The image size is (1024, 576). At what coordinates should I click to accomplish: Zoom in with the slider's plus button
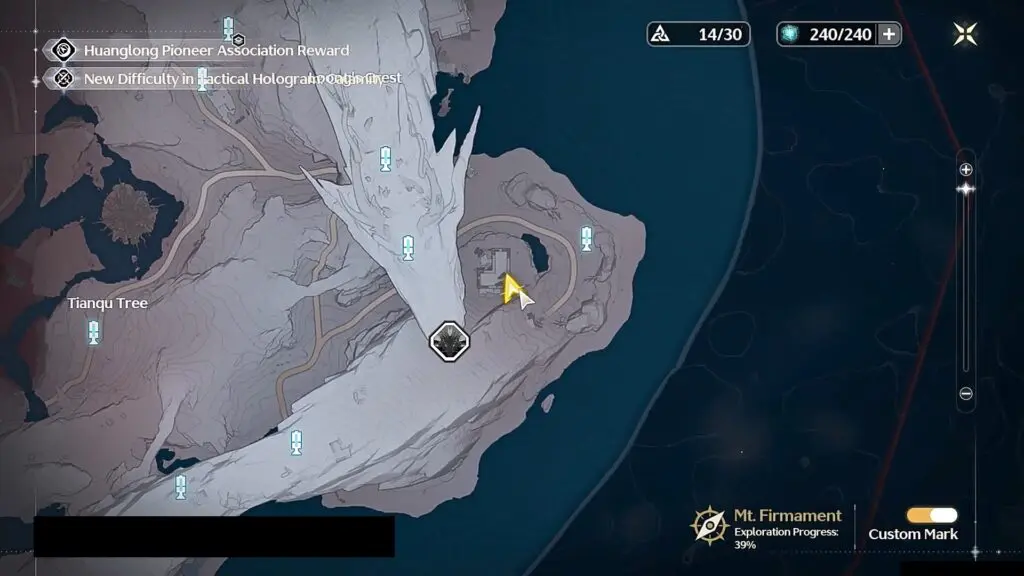click(x=966, y=169)
